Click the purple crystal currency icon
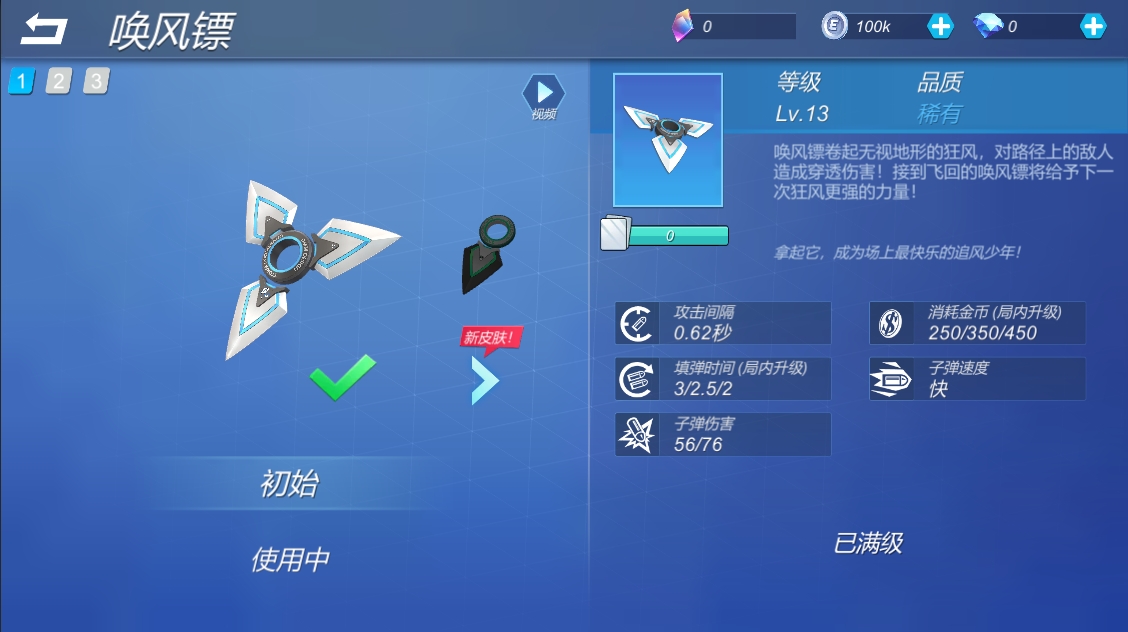Screen dimensions: 1128x632 click(x=682, y=27)
